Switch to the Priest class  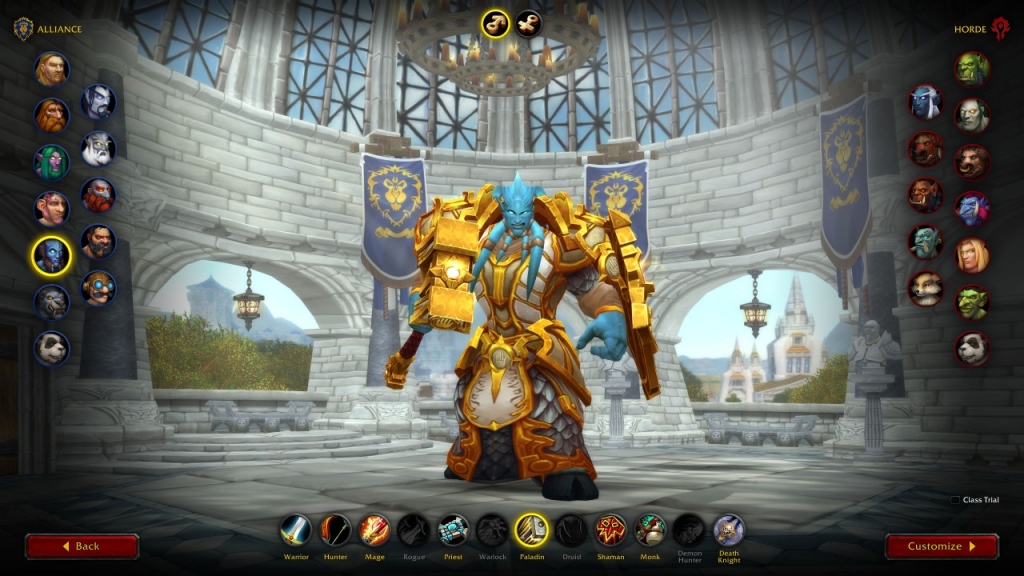tap(453, 530)
